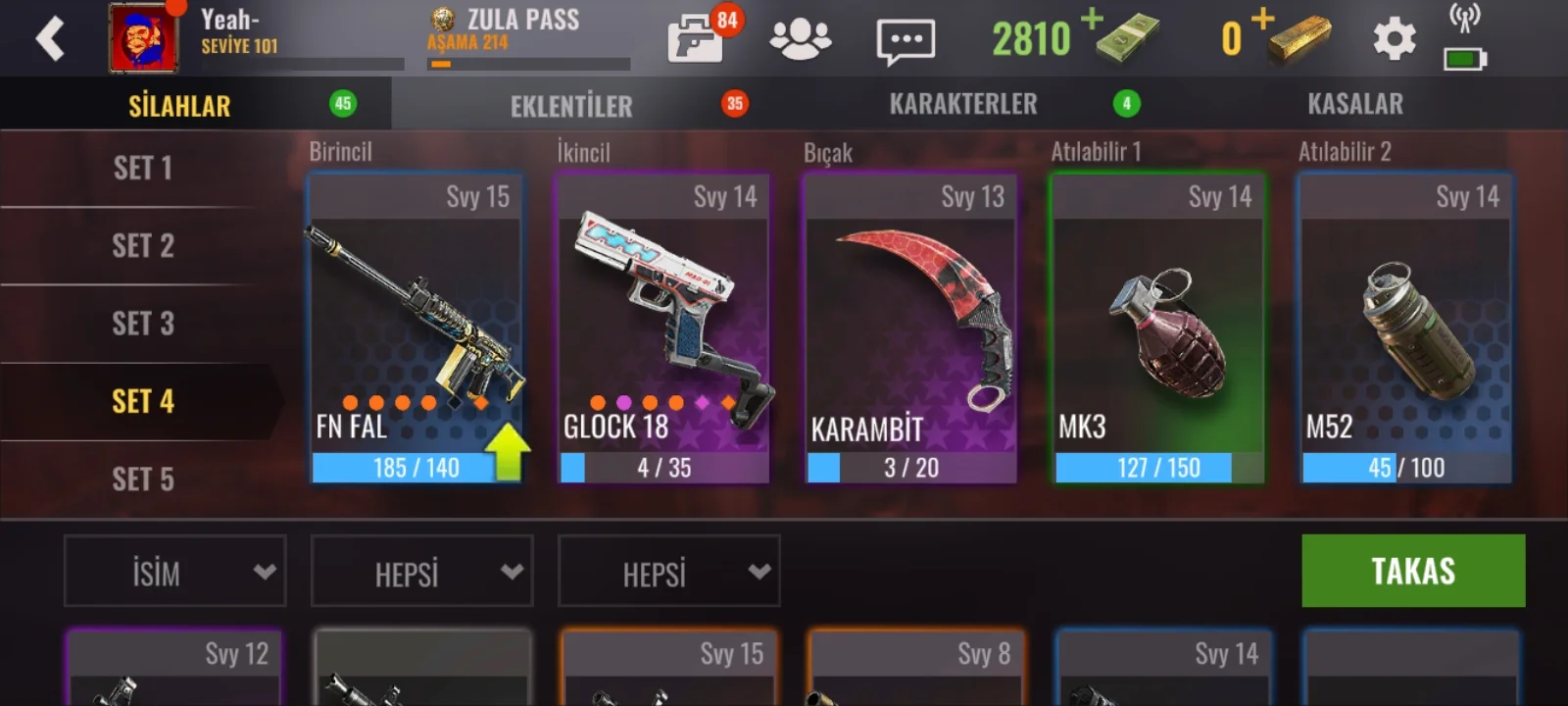Screen dimensions: 1568x706
Task: Go back with the left arrow
Action: click(x=49, y=39)
